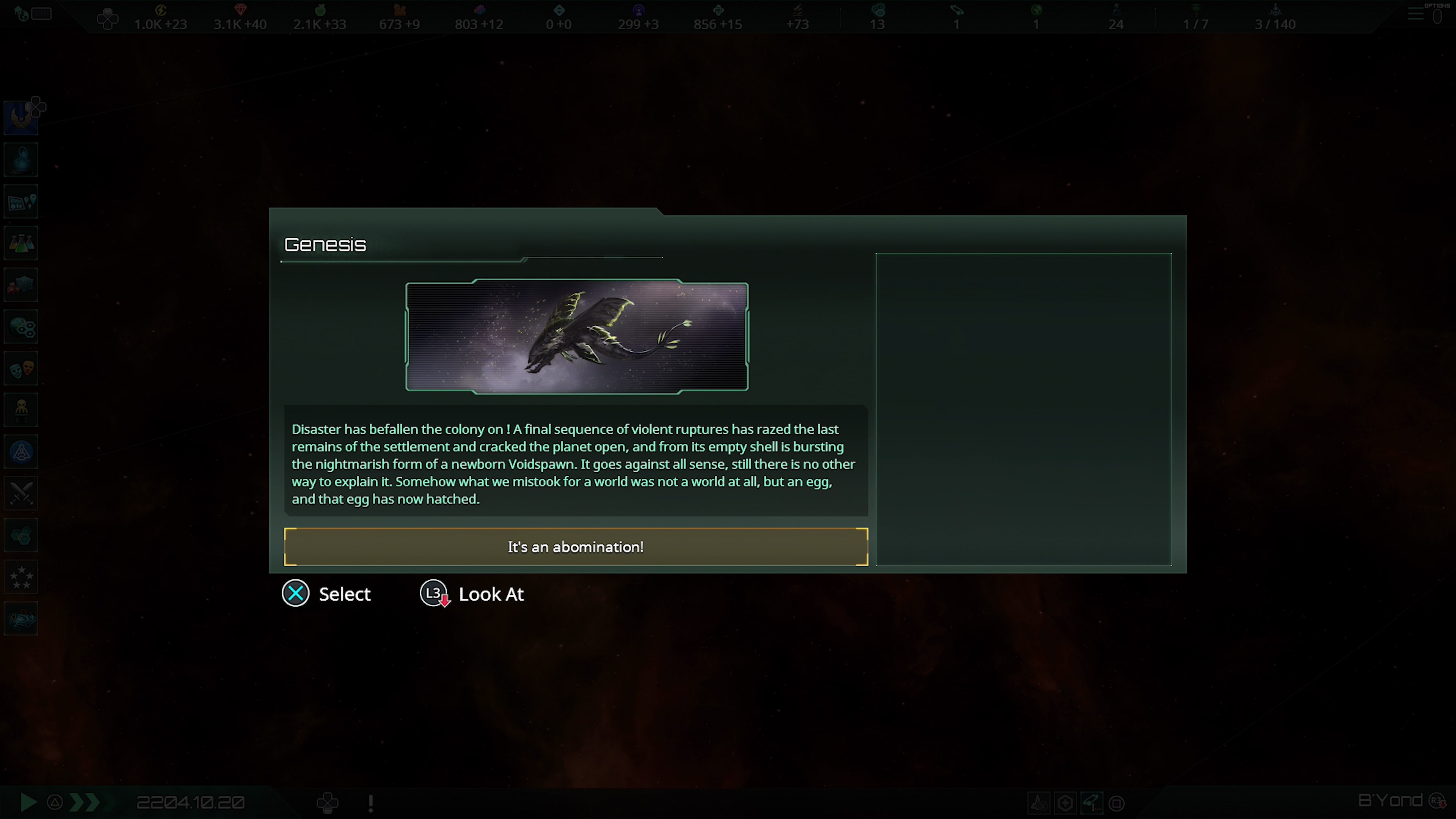Open the factions panel with the masks icon
Screen dimensions: 1456x819
(21, 369)
